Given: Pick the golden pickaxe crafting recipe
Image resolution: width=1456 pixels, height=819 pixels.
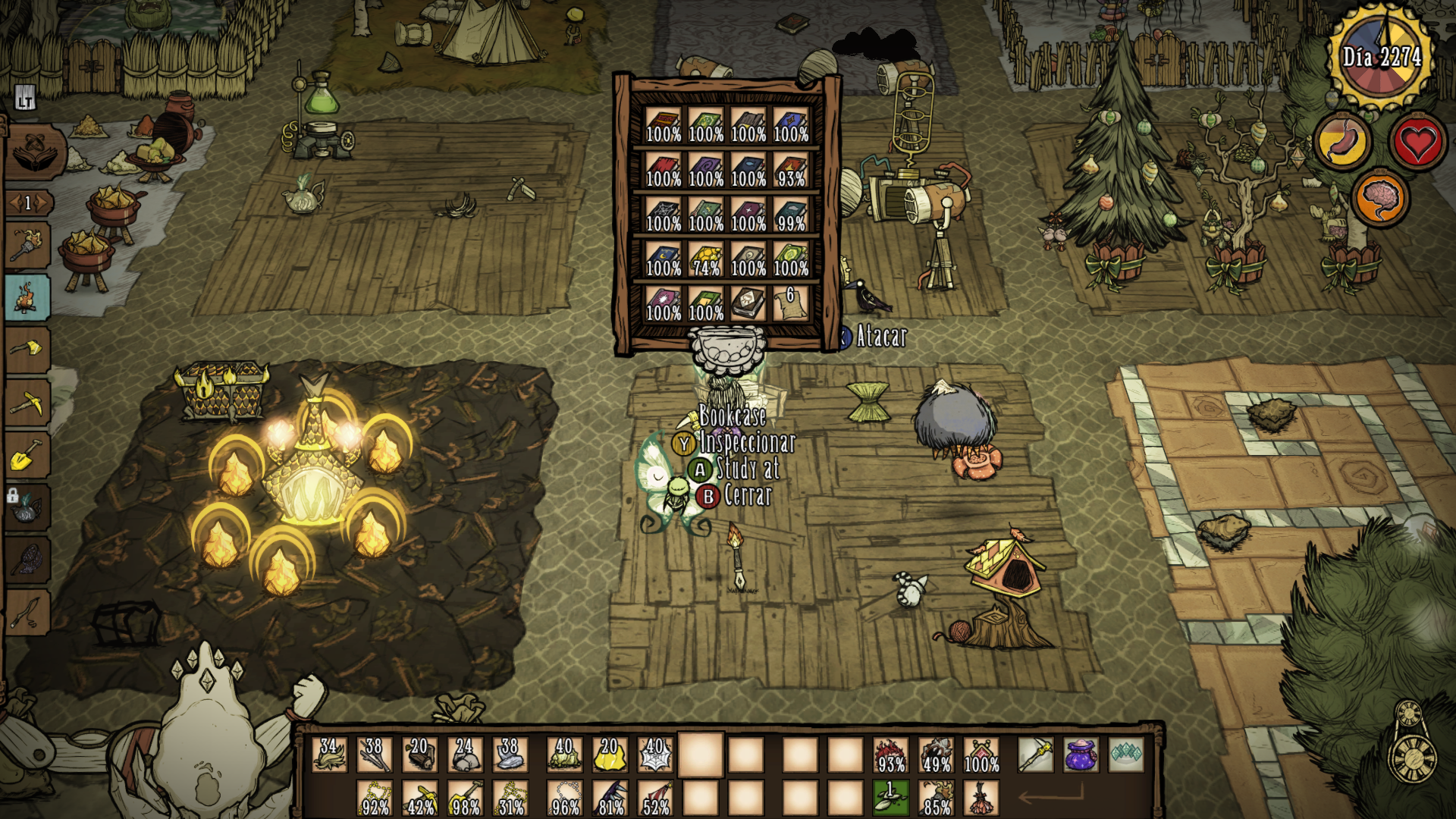Looking at the screenshot, I should pos(27,403).
